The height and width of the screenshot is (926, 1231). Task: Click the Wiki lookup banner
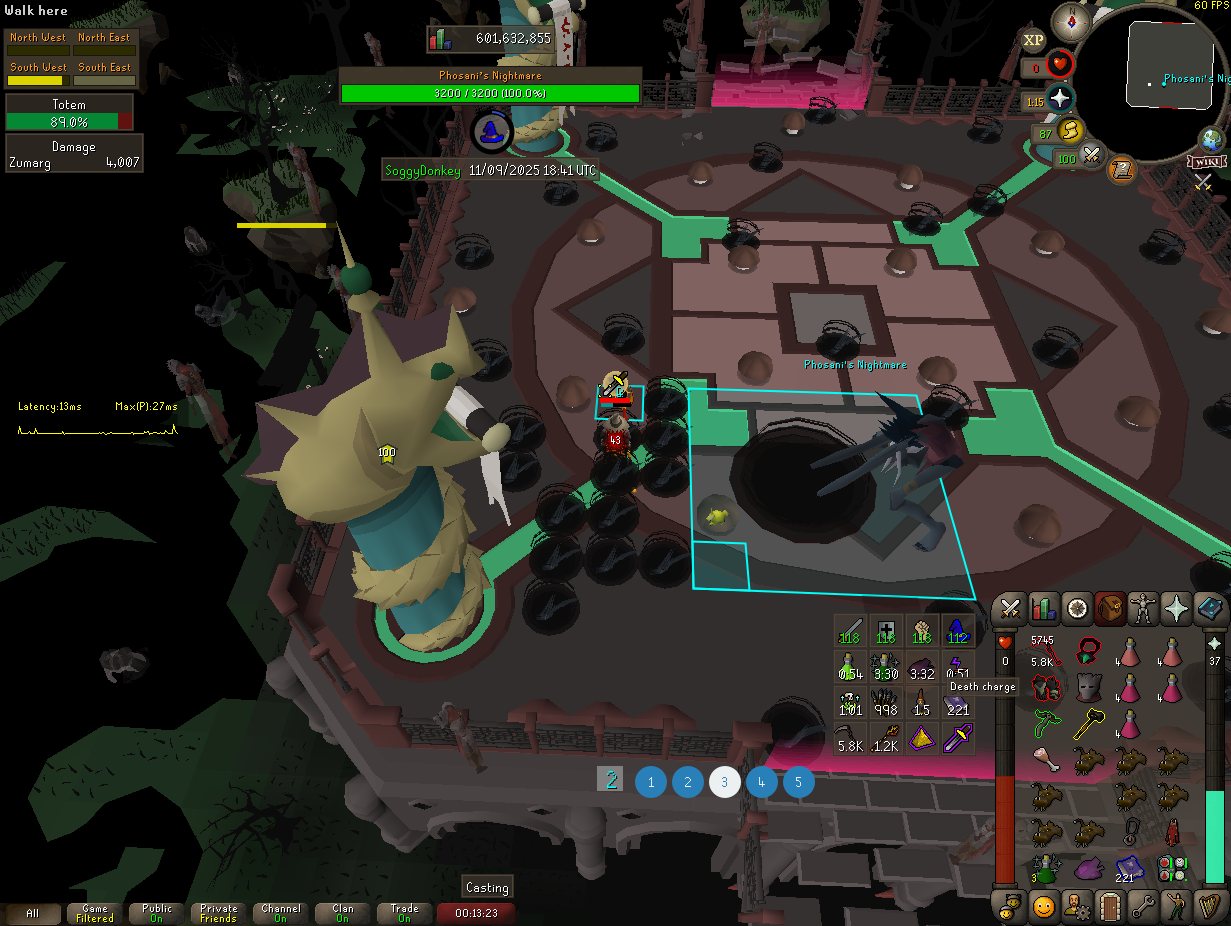coord(1207,162)
